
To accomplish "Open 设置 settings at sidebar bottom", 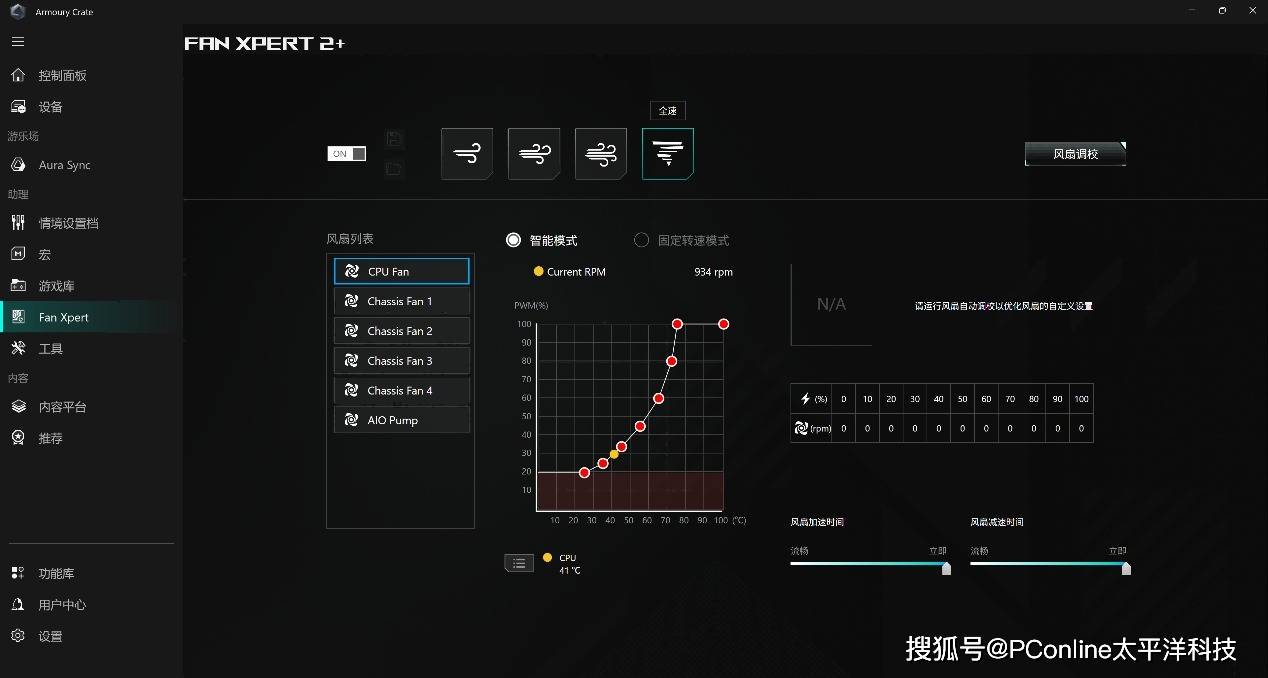I will (x=50, y=636).
